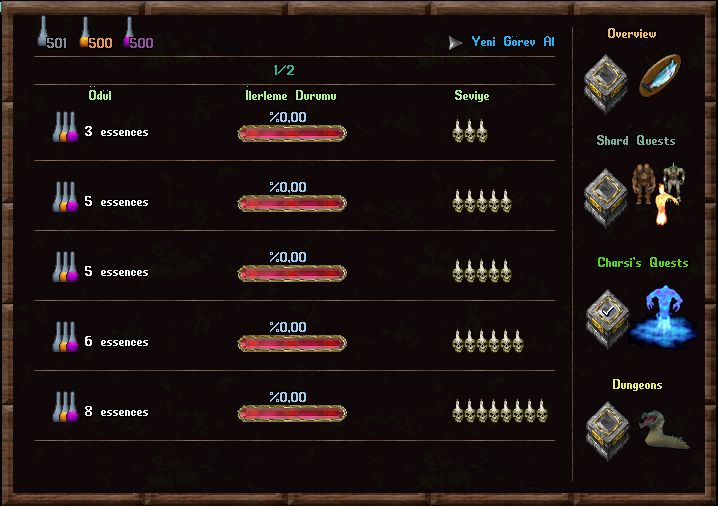Screen dimensions: 718x506
Task: Select the monsters icon under Shard Quests
Action: [659, 190]
